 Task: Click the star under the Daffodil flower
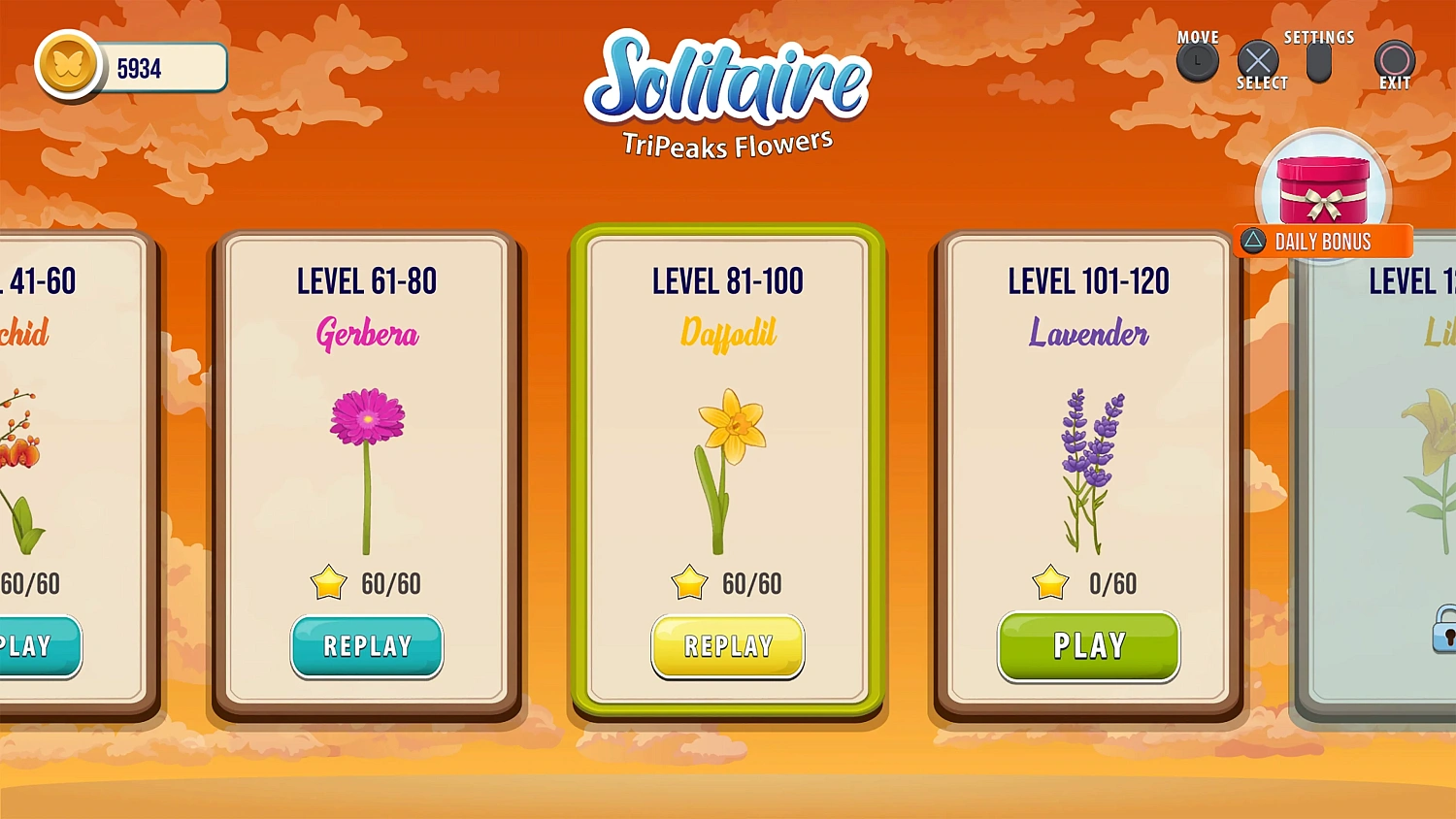click(x=689, y=583)
